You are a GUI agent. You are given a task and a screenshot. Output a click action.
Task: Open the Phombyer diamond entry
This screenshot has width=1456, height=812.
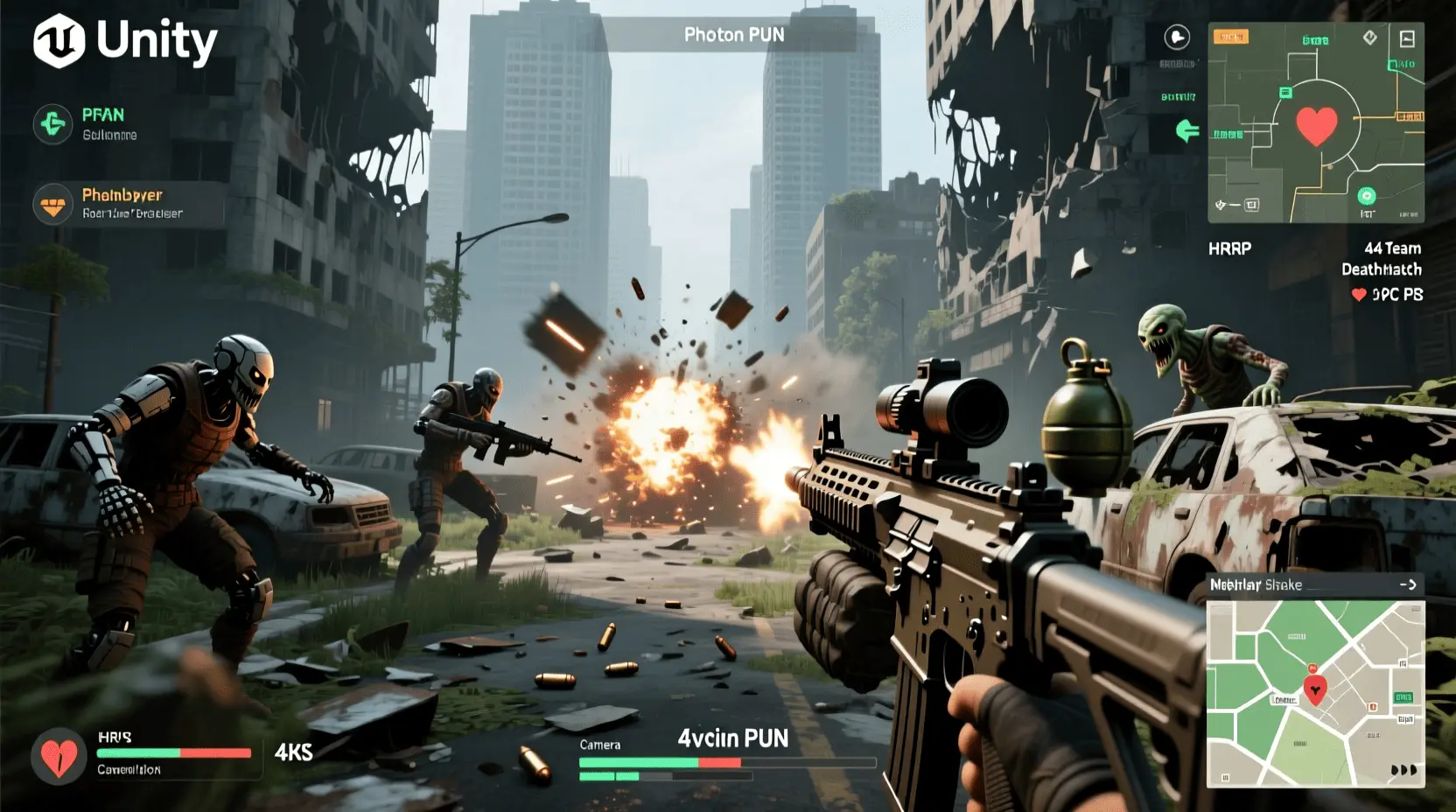tap(53, 204)
